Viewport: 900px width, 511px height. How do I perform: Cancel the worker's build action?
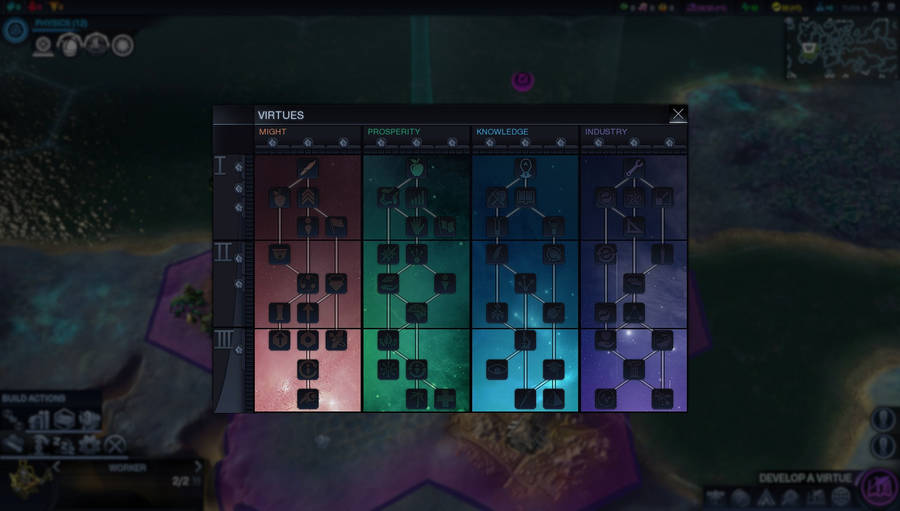(x=116, y=445)
